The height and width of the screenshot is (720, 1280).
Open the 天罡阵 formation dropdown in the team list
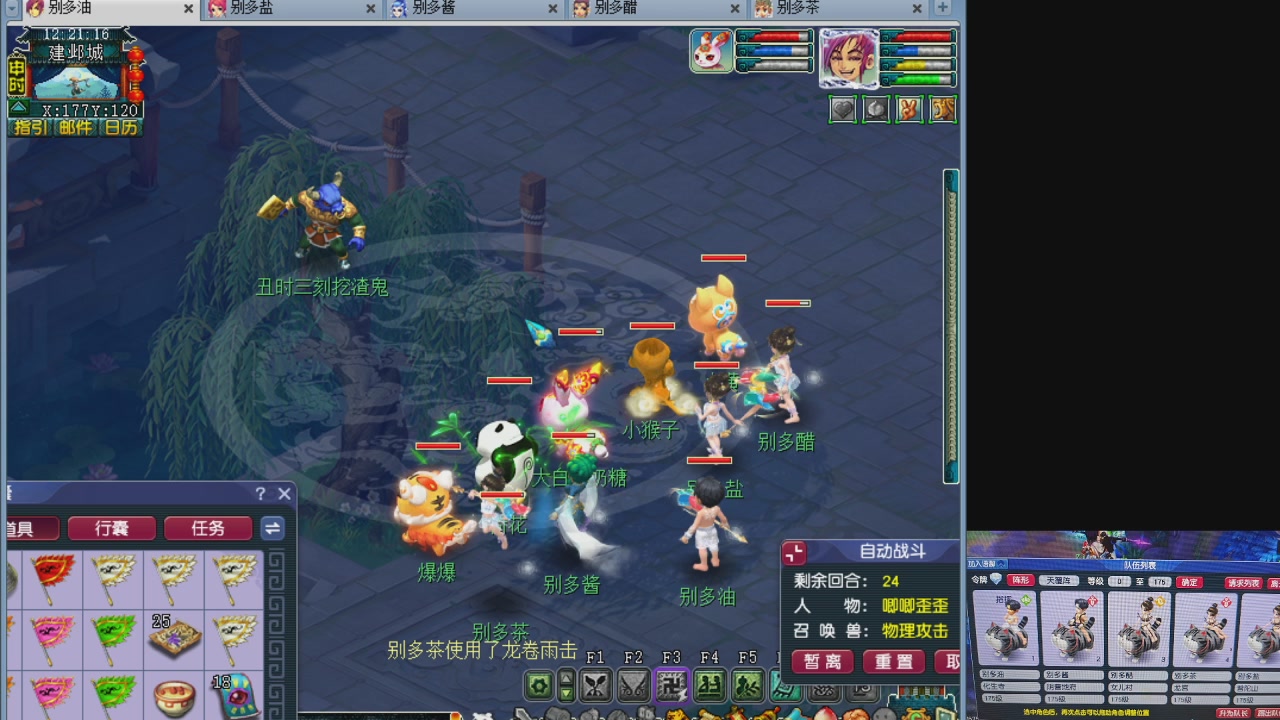[1059, 581]
